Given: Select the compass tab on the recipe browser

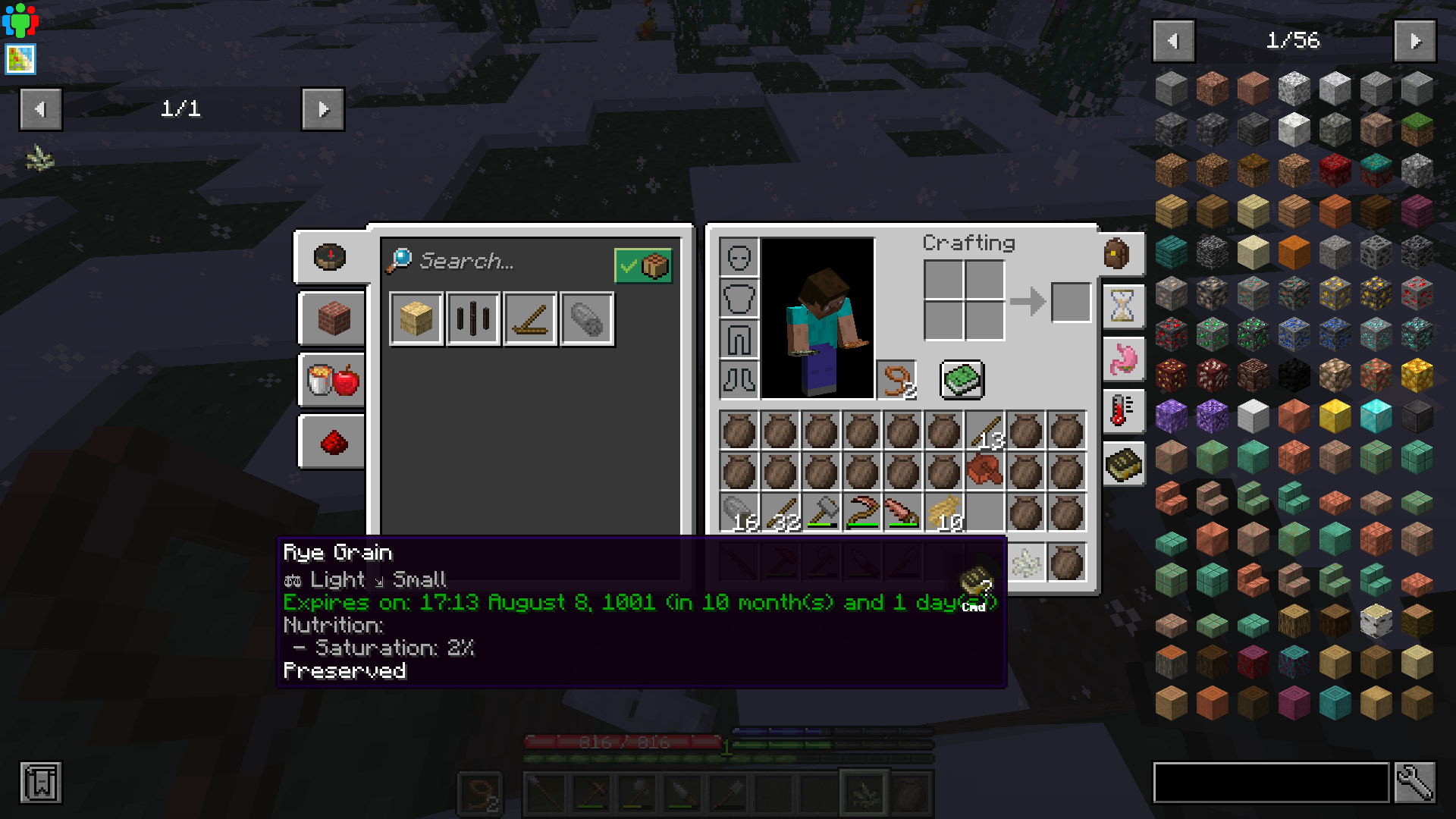Looking at the screenshot, I should point(331,258).
